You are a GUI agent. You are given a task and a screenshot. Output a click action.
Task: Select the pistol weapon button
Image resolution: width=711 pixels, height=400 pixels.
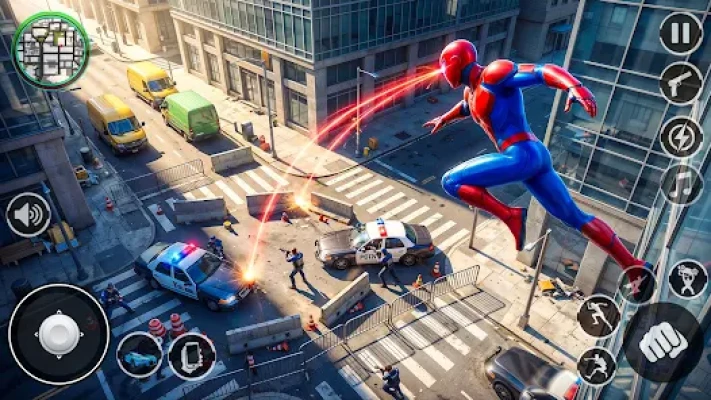click(x=681, y=84)
